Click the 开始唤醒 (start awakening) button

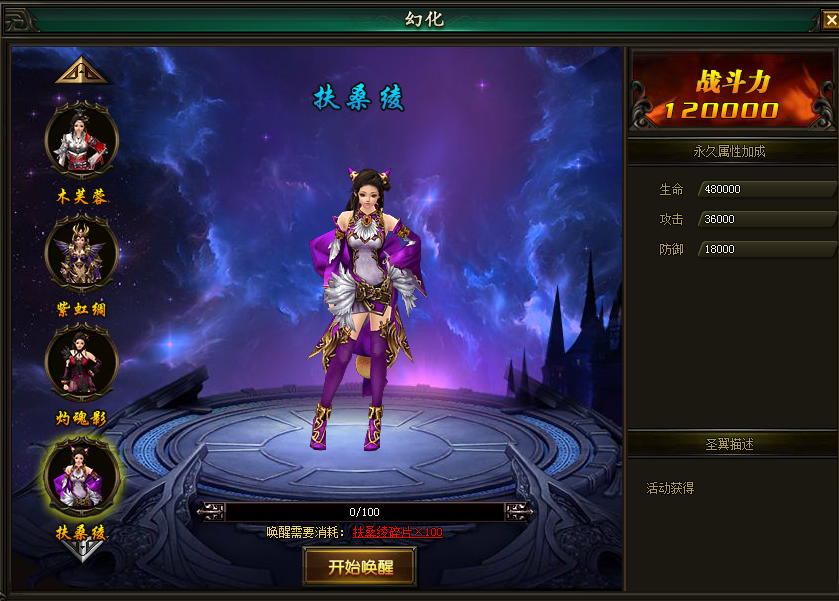[359, 566]
